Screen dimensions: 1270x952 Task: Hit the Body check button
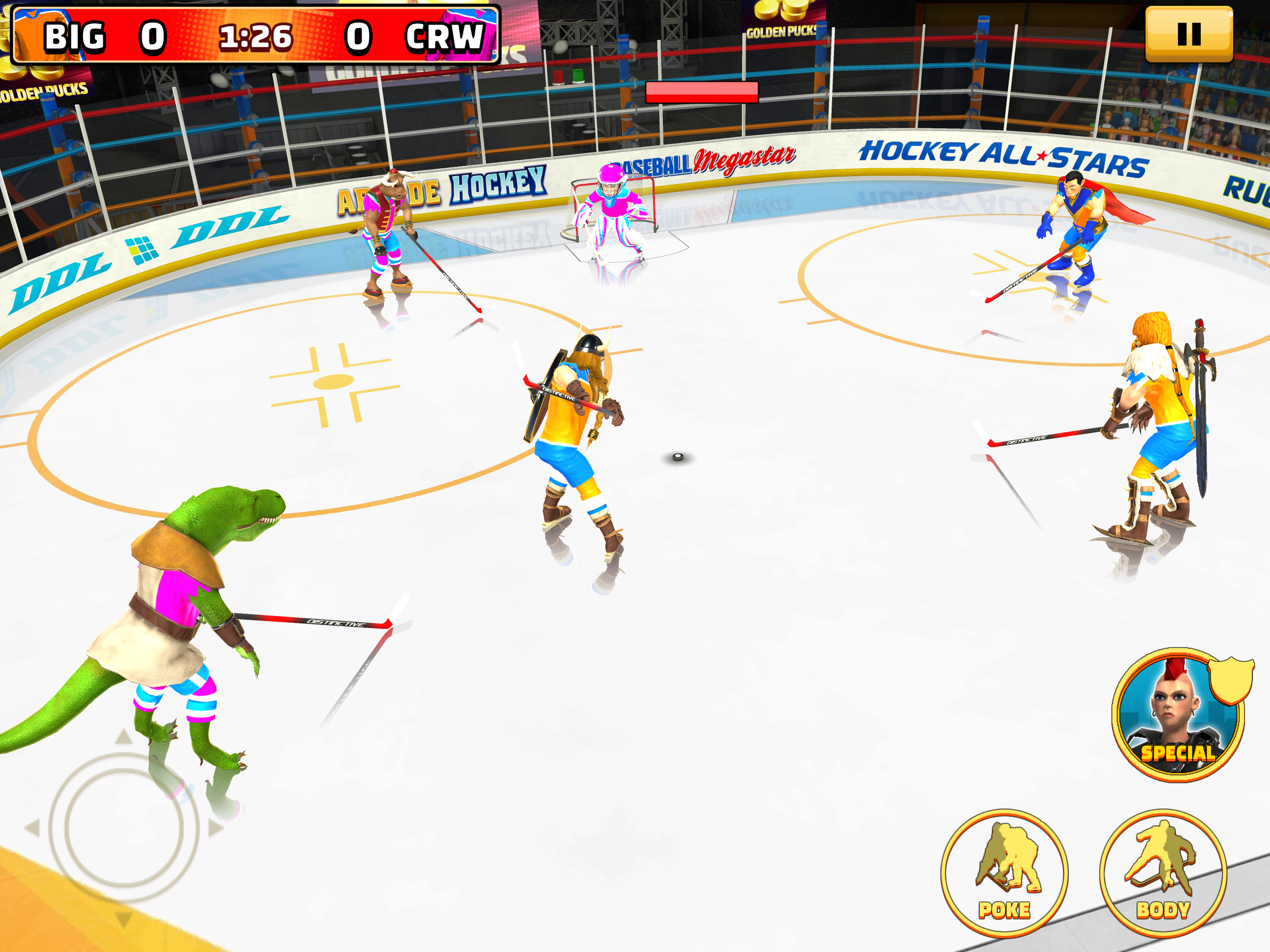click(1163, 873)
